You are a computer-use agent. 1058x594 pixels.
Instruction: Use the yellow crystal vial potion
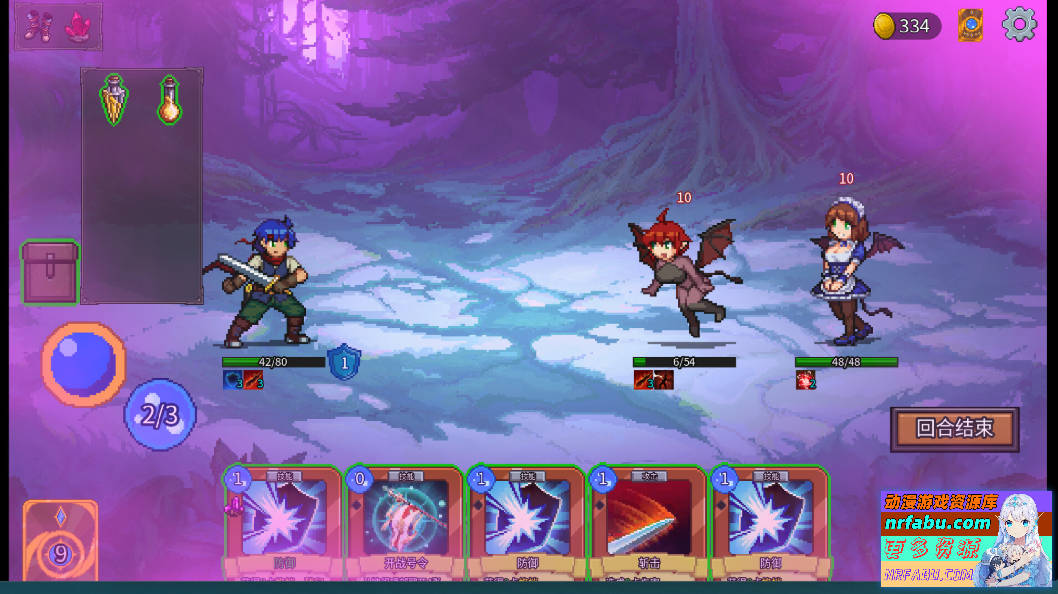click(x=114, y=100)
